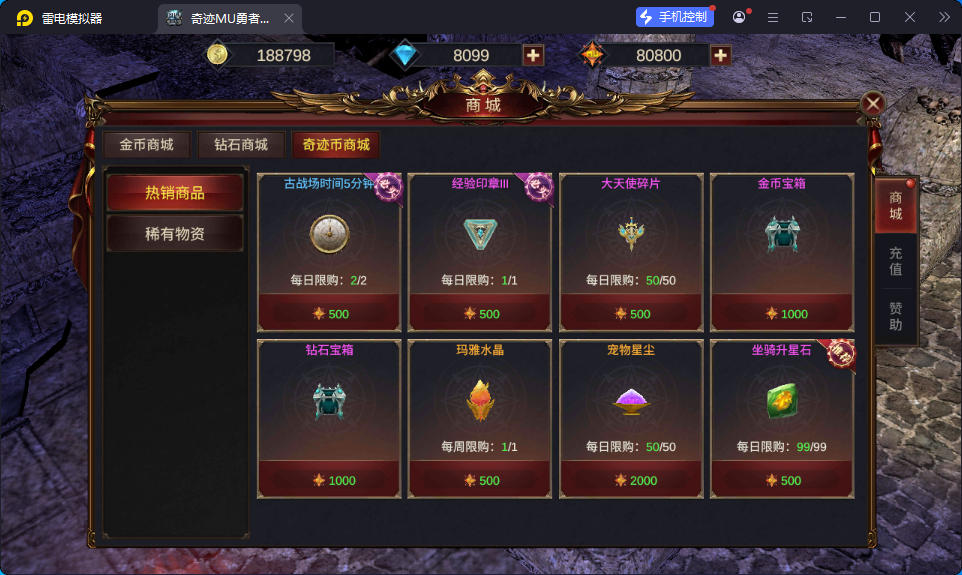Switch to the 金币商城 tab
This screenshot has width=962, height=575.
click(x=146, y=145)
